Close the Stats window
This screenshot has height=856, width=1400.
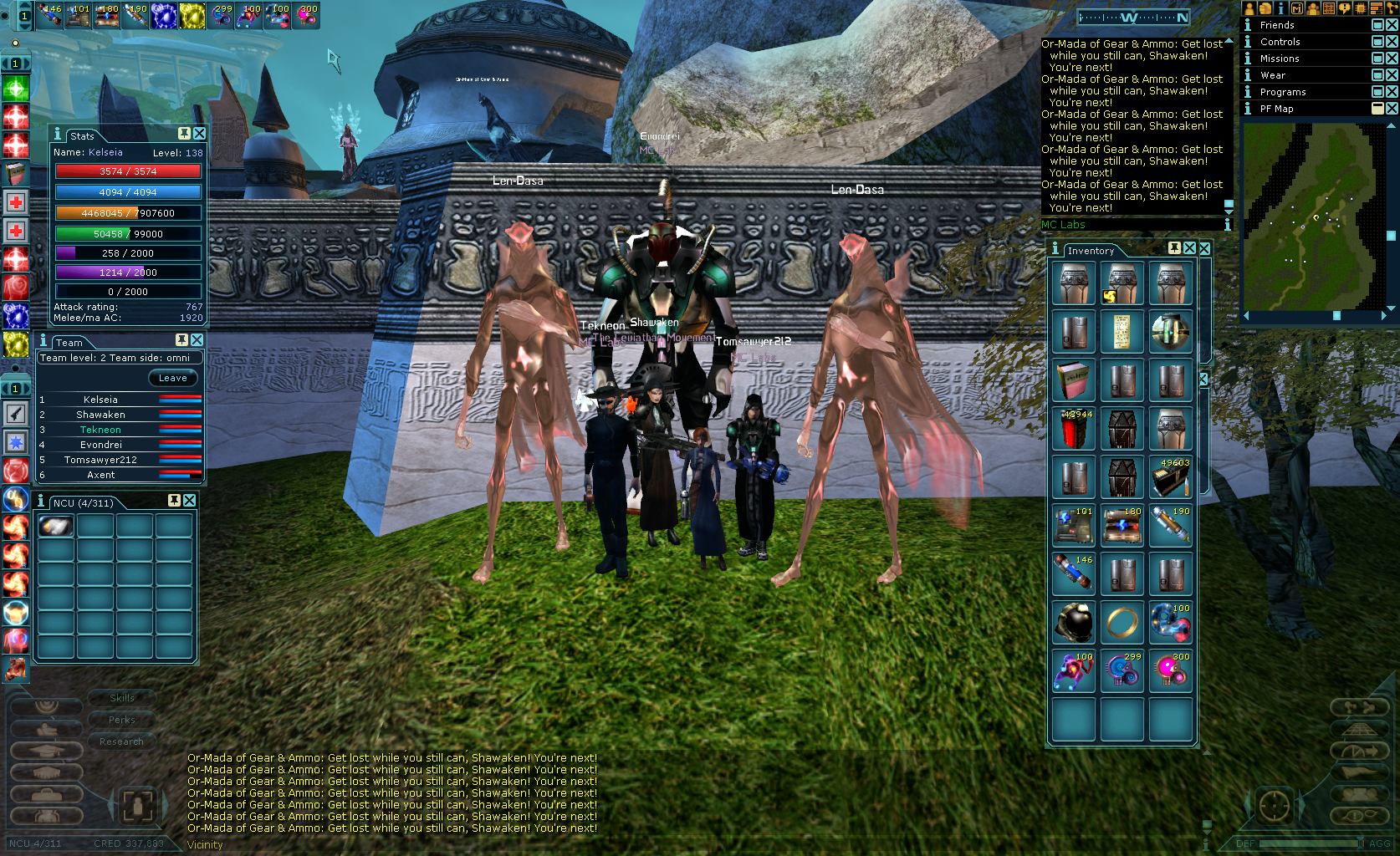click(200, 134)
